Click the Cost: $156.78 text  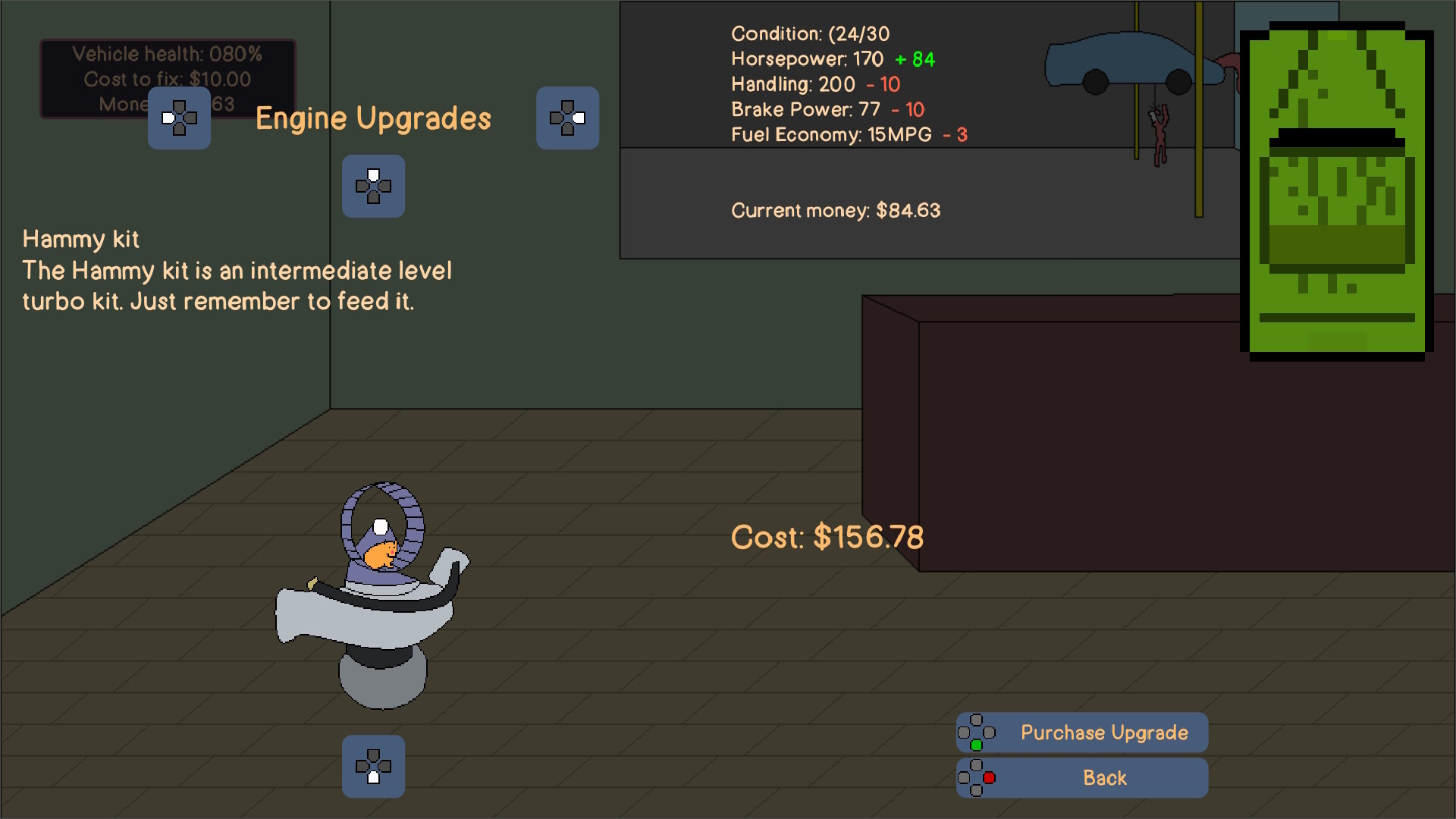coord(827,536)
